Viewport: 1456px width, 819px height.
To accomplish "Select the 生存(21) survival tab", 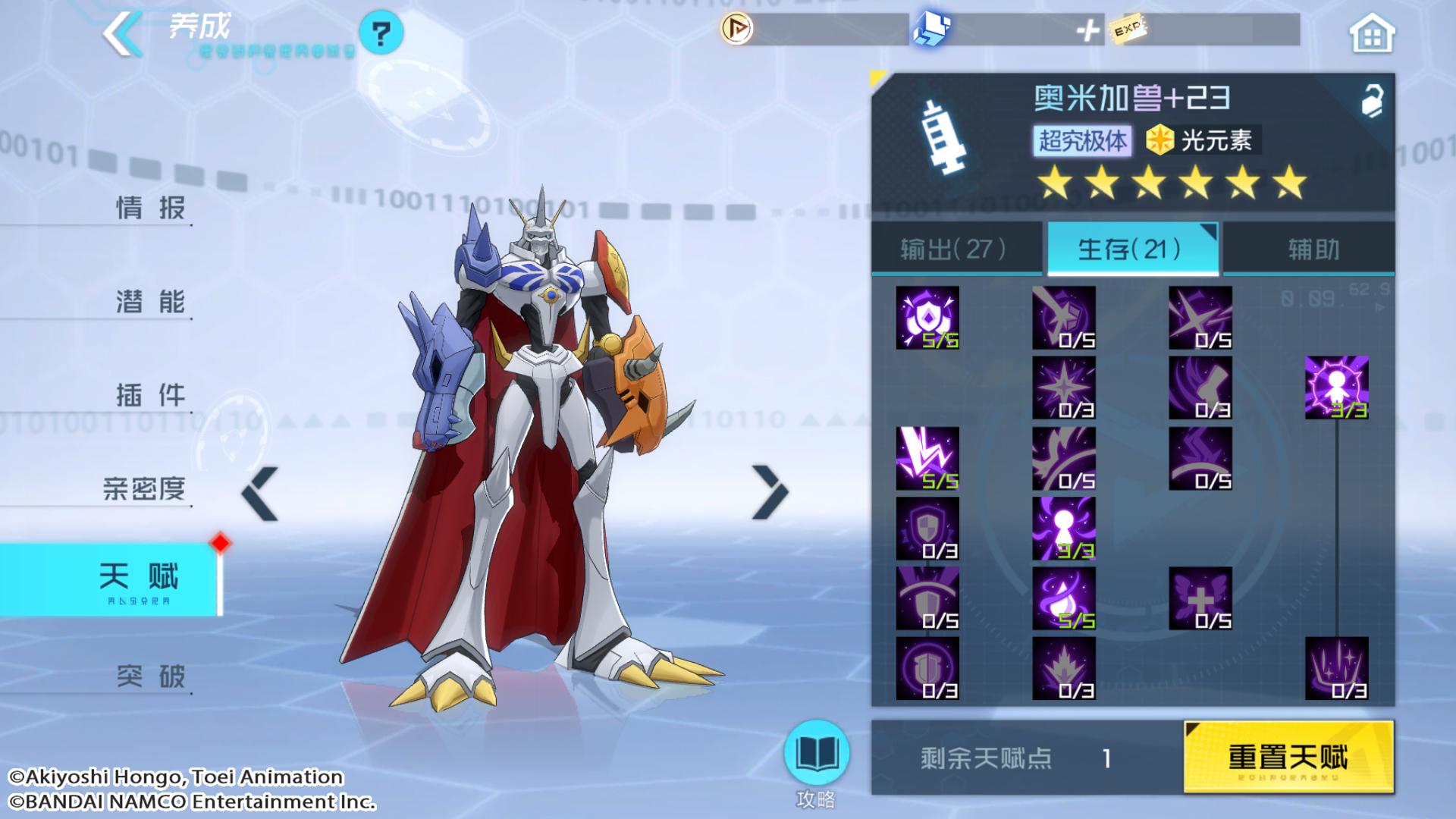I will pos(1131,249).
